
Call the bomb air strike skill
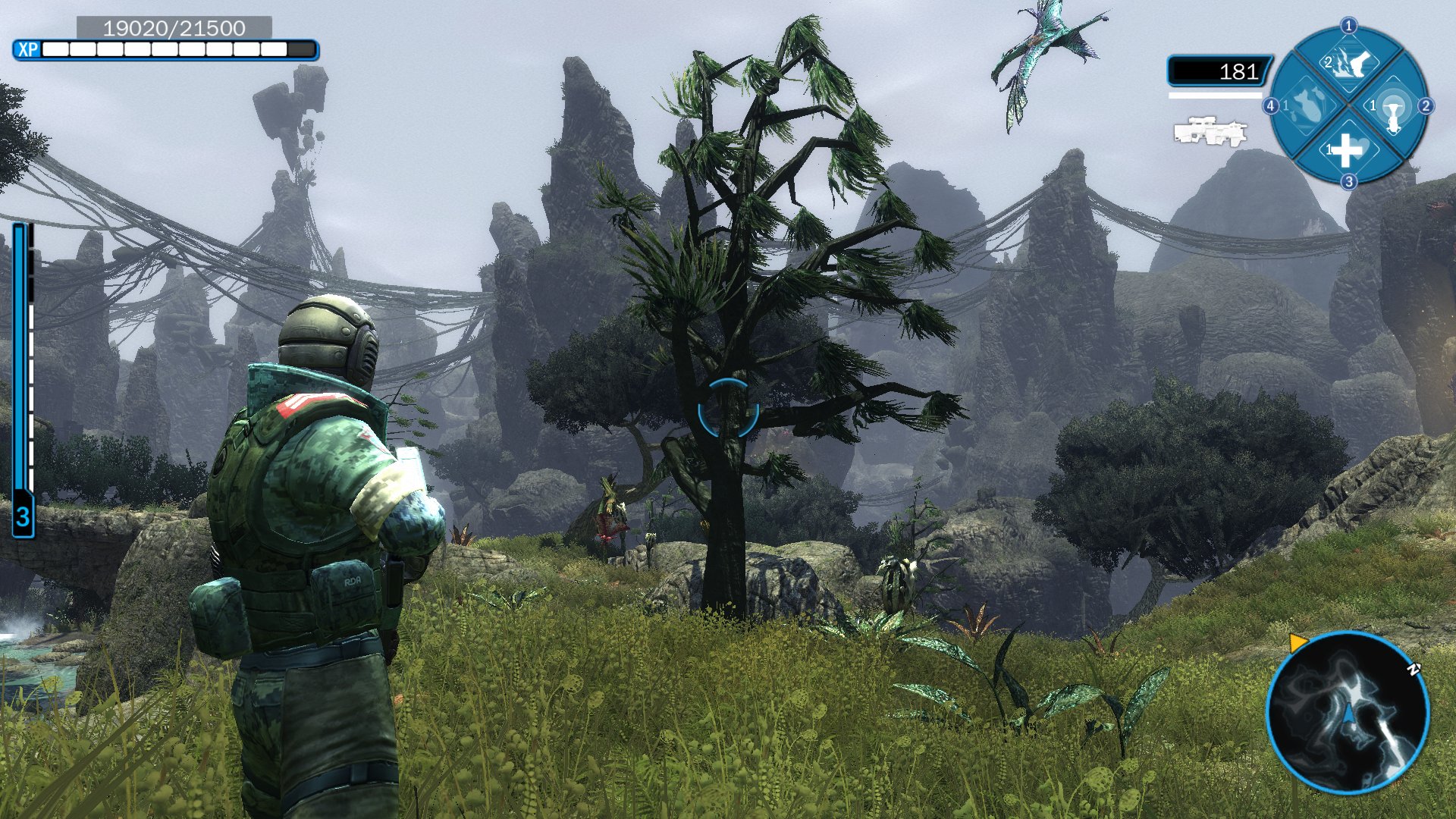[1306, 107]
